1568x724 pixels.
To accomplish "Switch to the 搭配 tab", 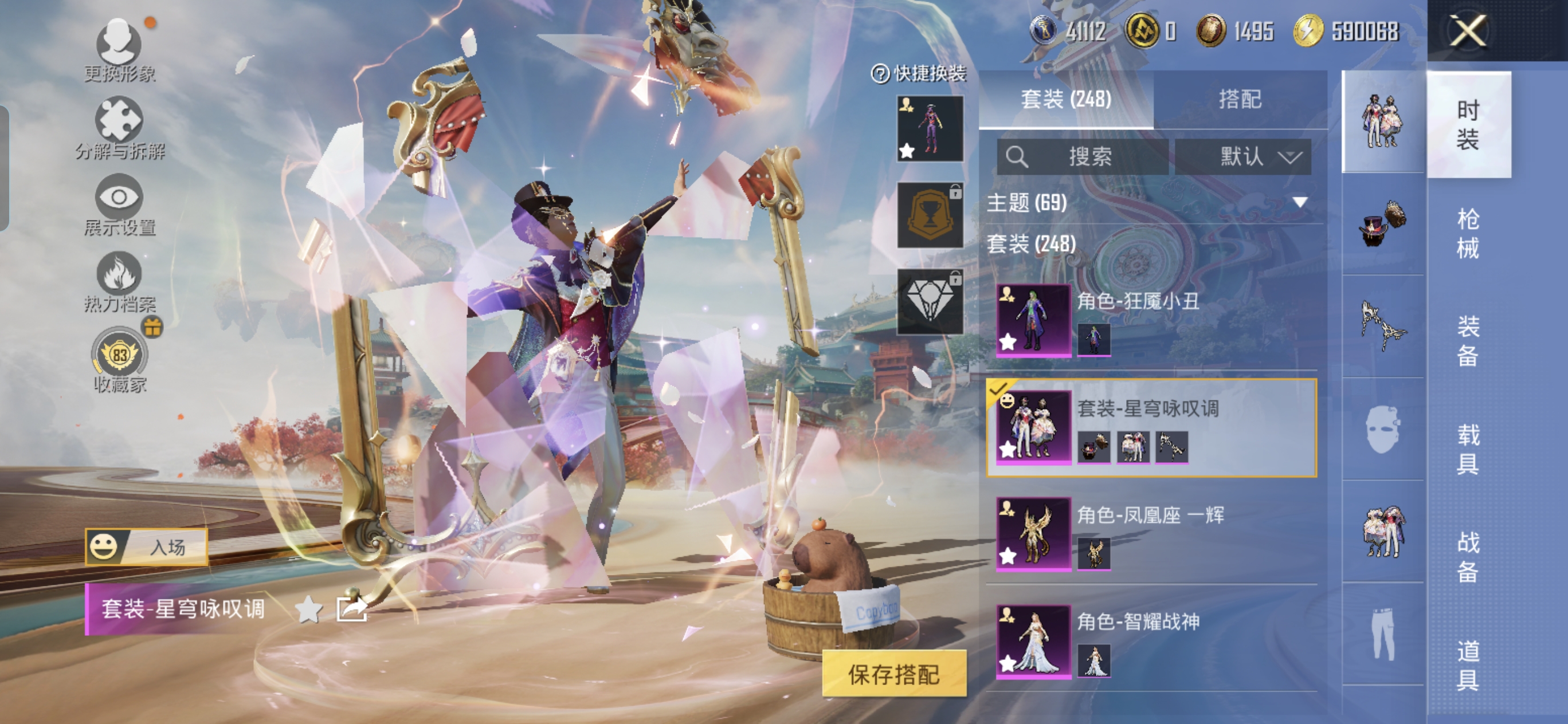I will pos(1239,99).
